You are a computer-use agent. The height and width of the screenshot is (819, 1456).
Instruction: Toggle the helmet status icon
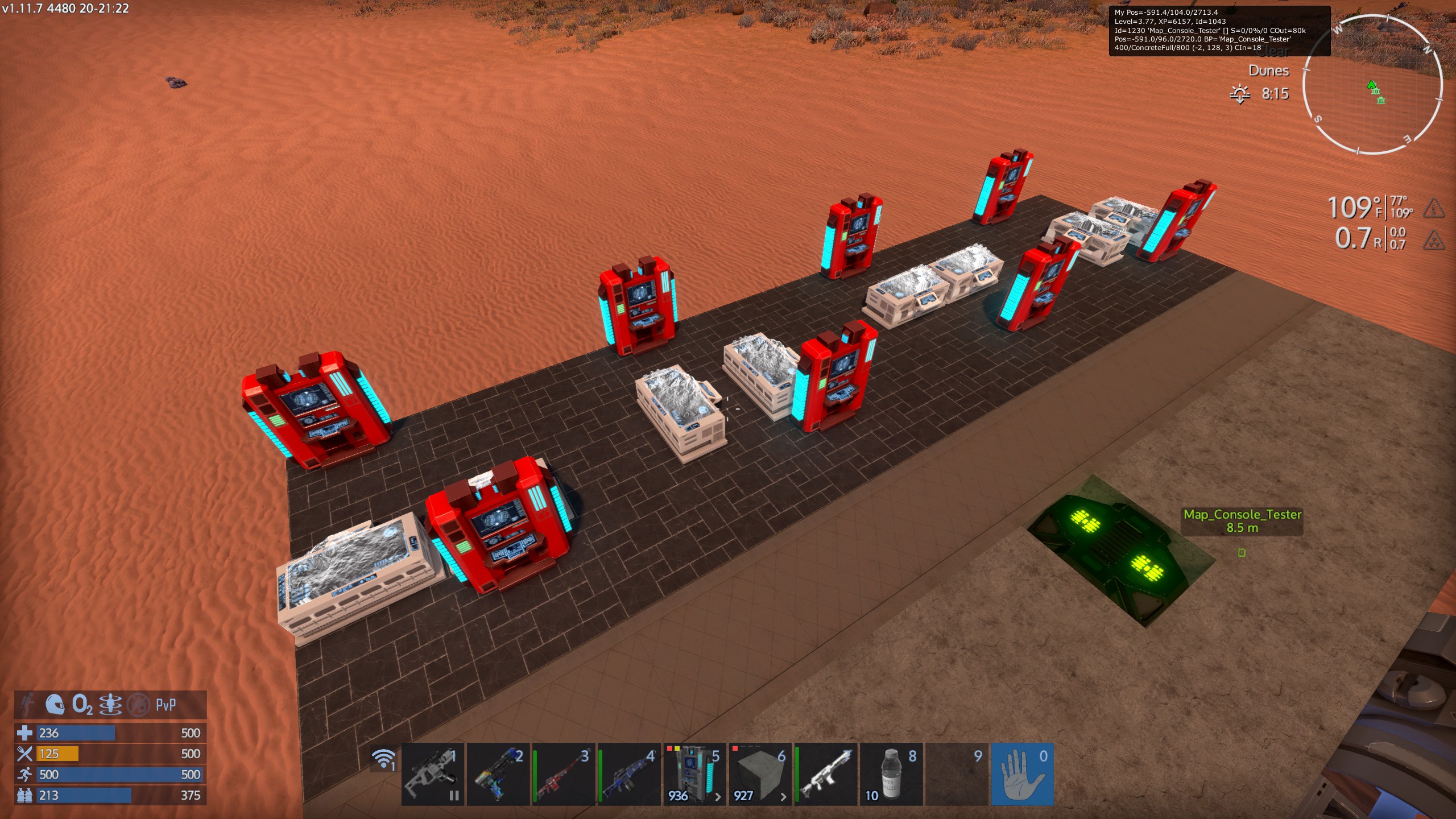(x=55, y=705)
